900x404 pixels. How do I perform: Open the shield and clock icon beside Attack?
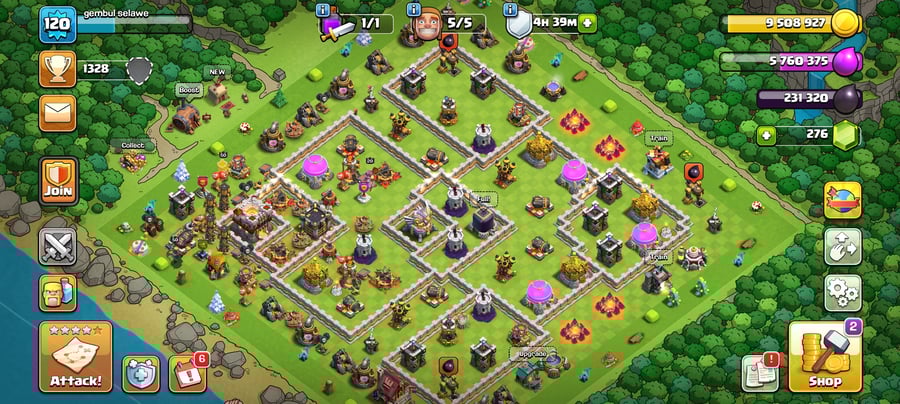(x=140, y=373)
